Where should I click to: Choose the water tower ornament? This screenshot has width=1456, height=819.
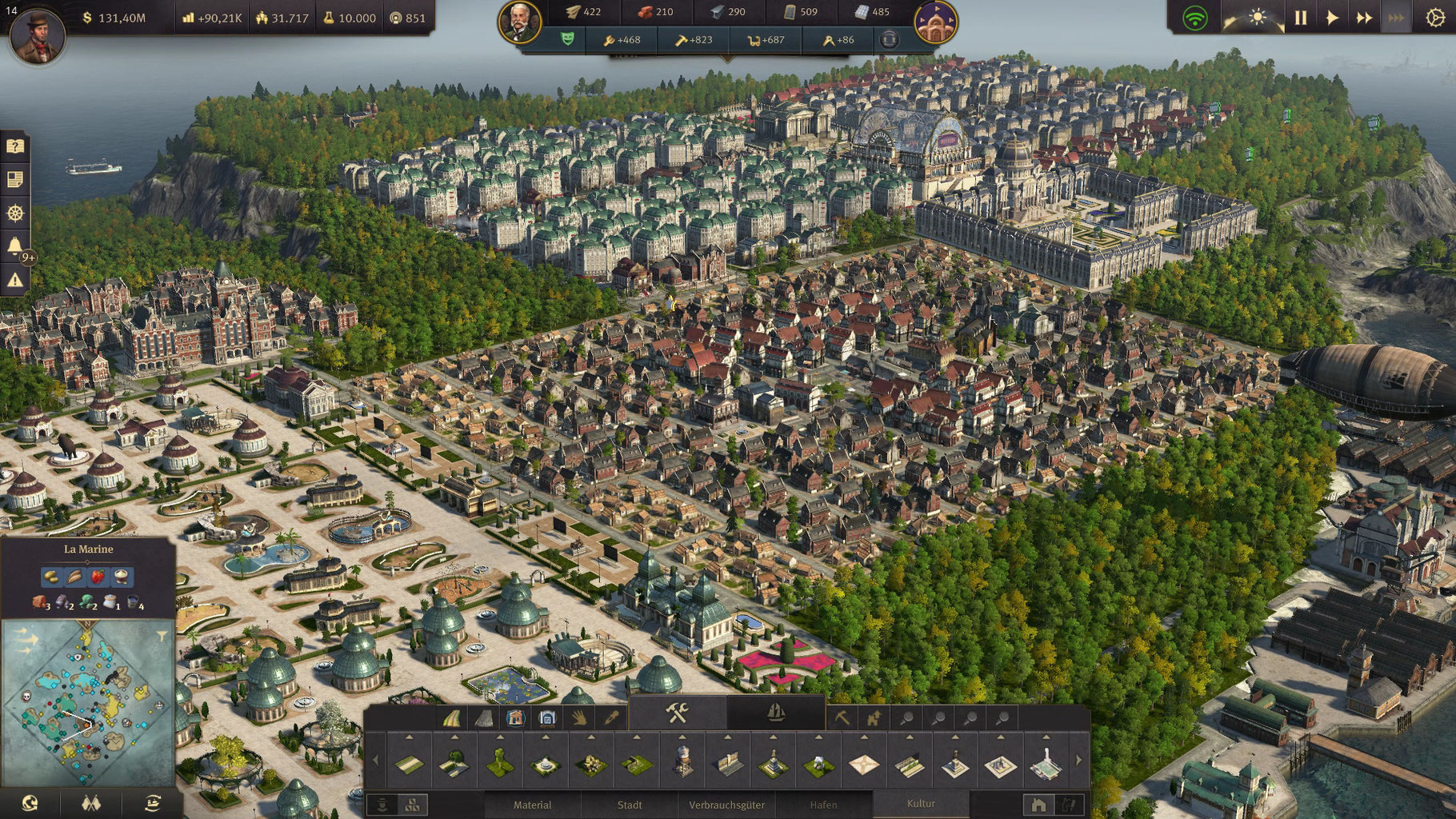(x=682, y=765)
